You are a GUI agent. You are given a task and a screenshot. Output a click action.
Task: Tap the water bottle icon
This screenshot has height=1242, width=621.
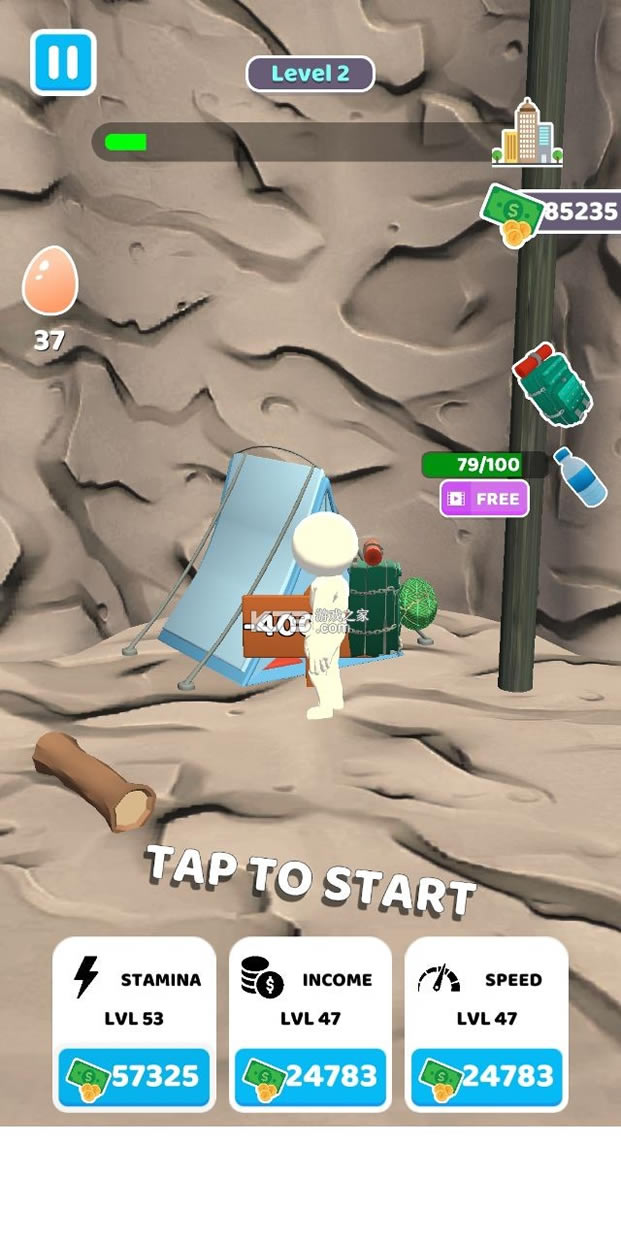point(579,476)
